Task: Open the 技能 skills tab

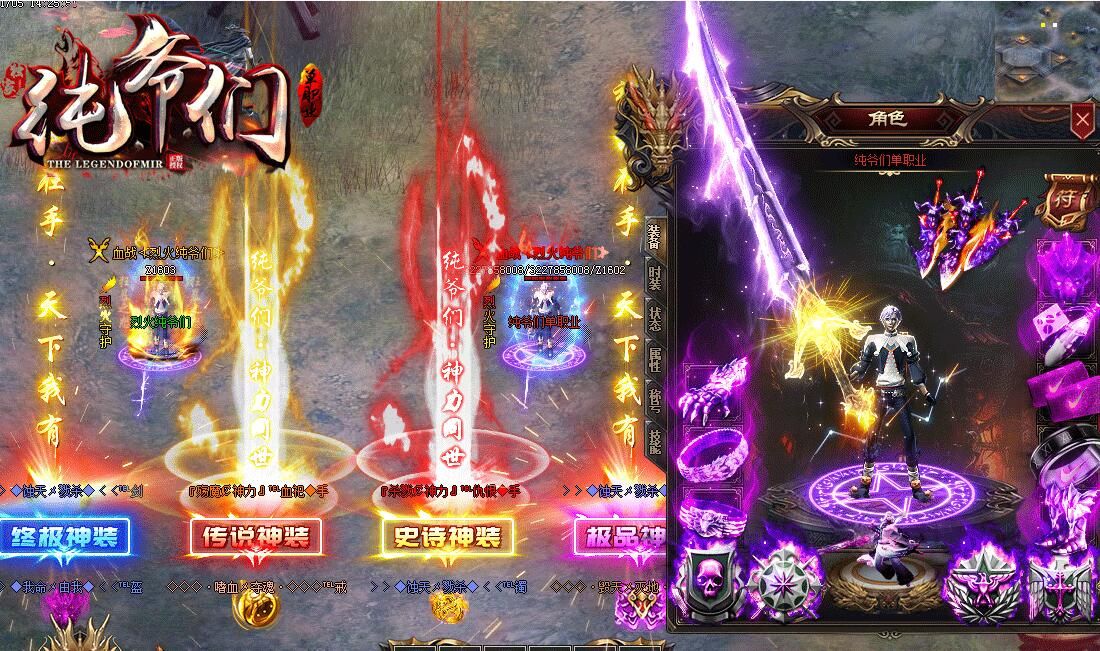Action: pos(653,441)
